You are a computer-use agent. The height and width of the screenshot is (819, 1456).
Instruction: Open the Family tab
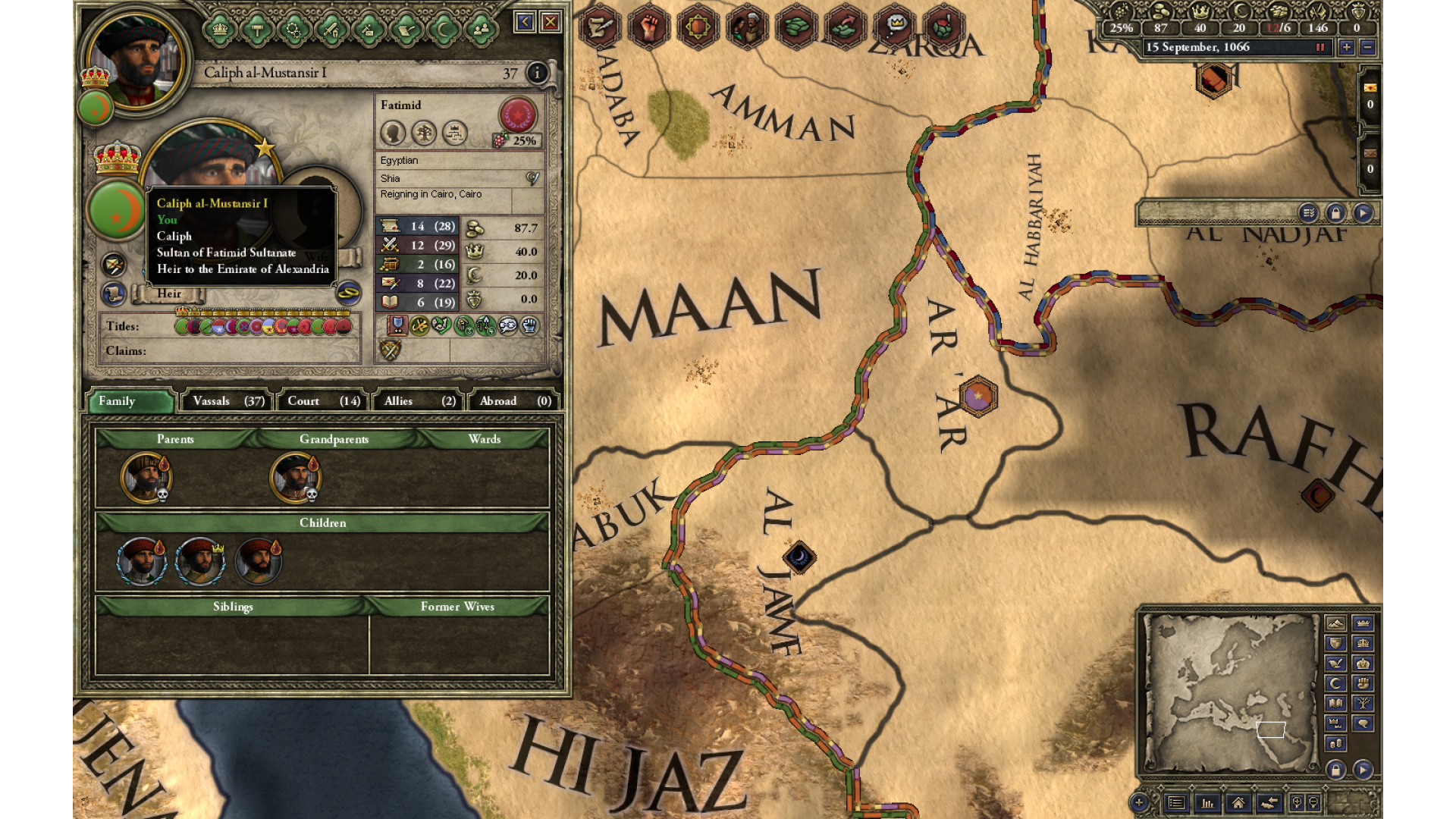(x=130, y=401)
